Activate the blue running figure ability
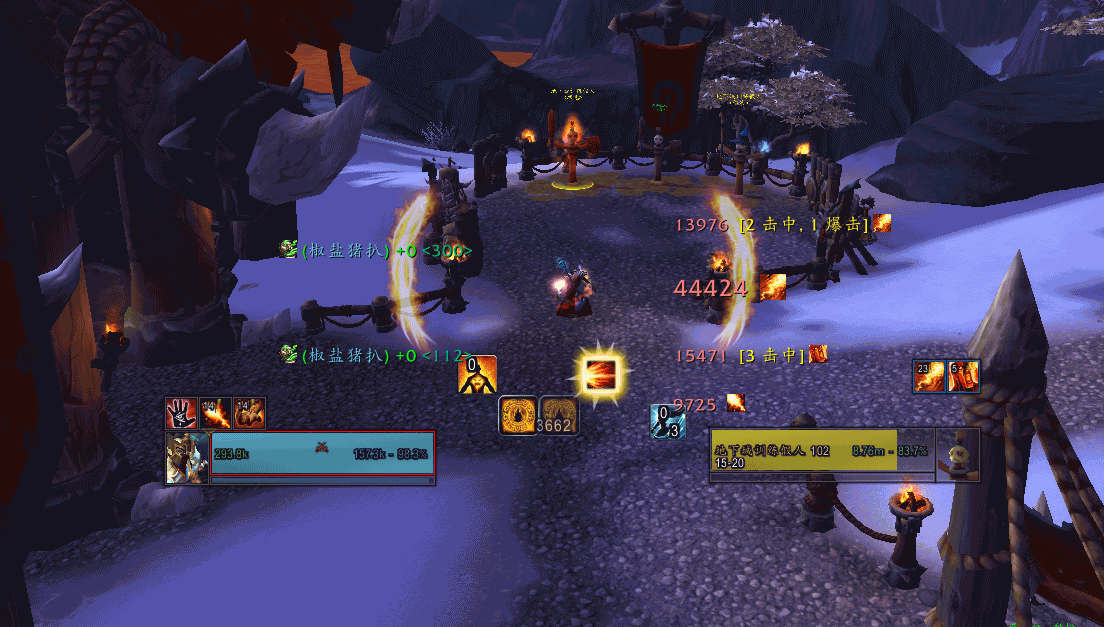The width and height of the screenshot is (1104, 627). coord(667,421)
